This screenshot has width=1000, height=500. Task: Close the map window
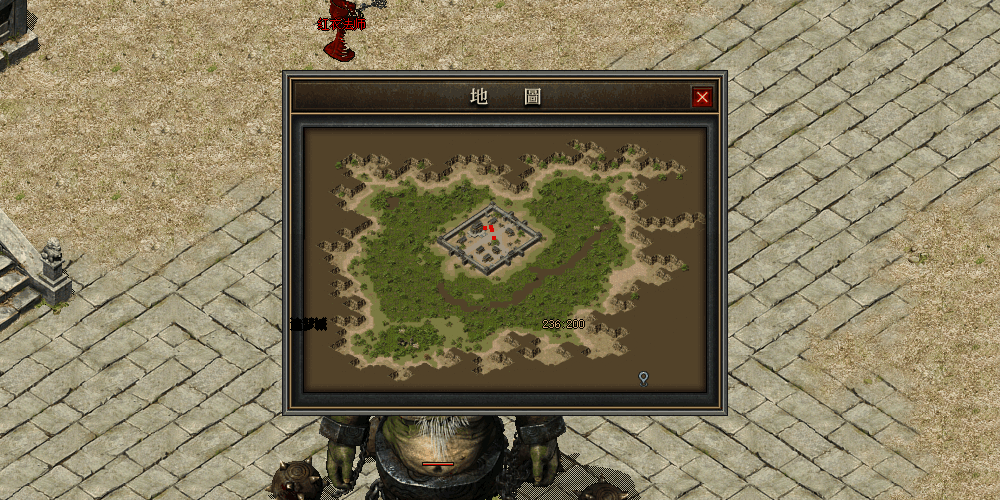[702, 97]
